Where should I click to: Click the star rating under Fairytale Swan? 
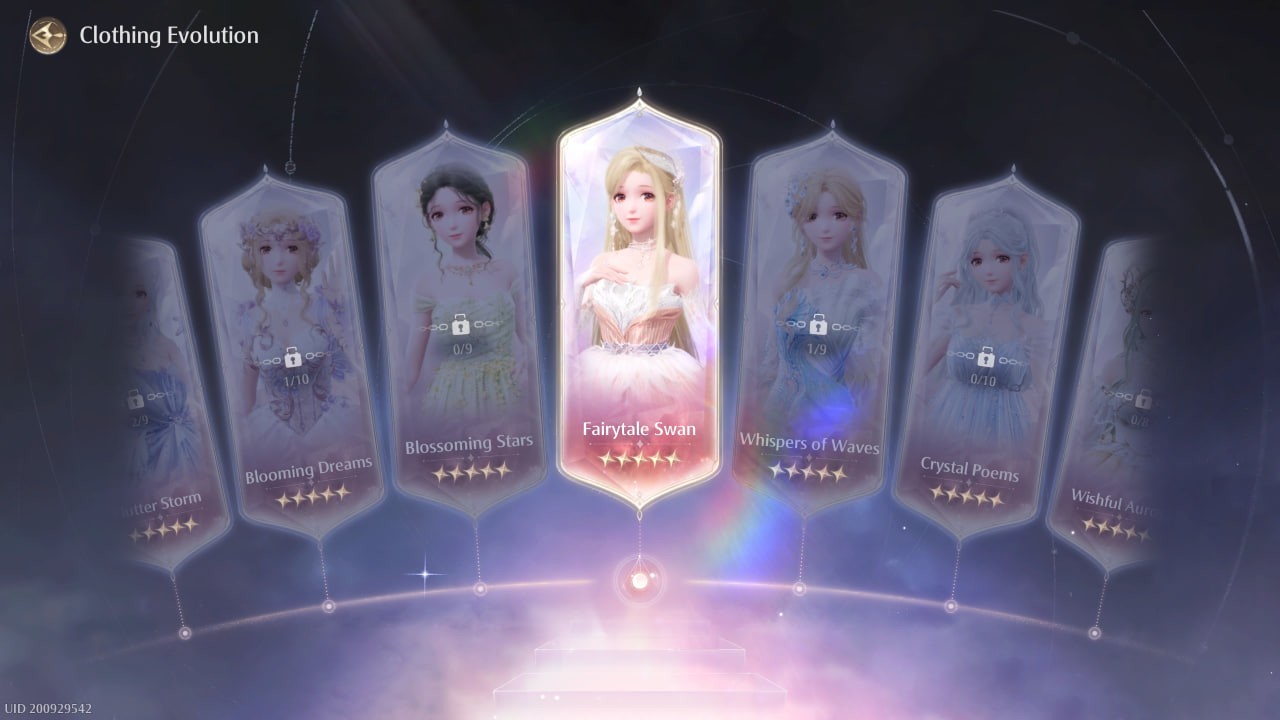tap(640, 460)
